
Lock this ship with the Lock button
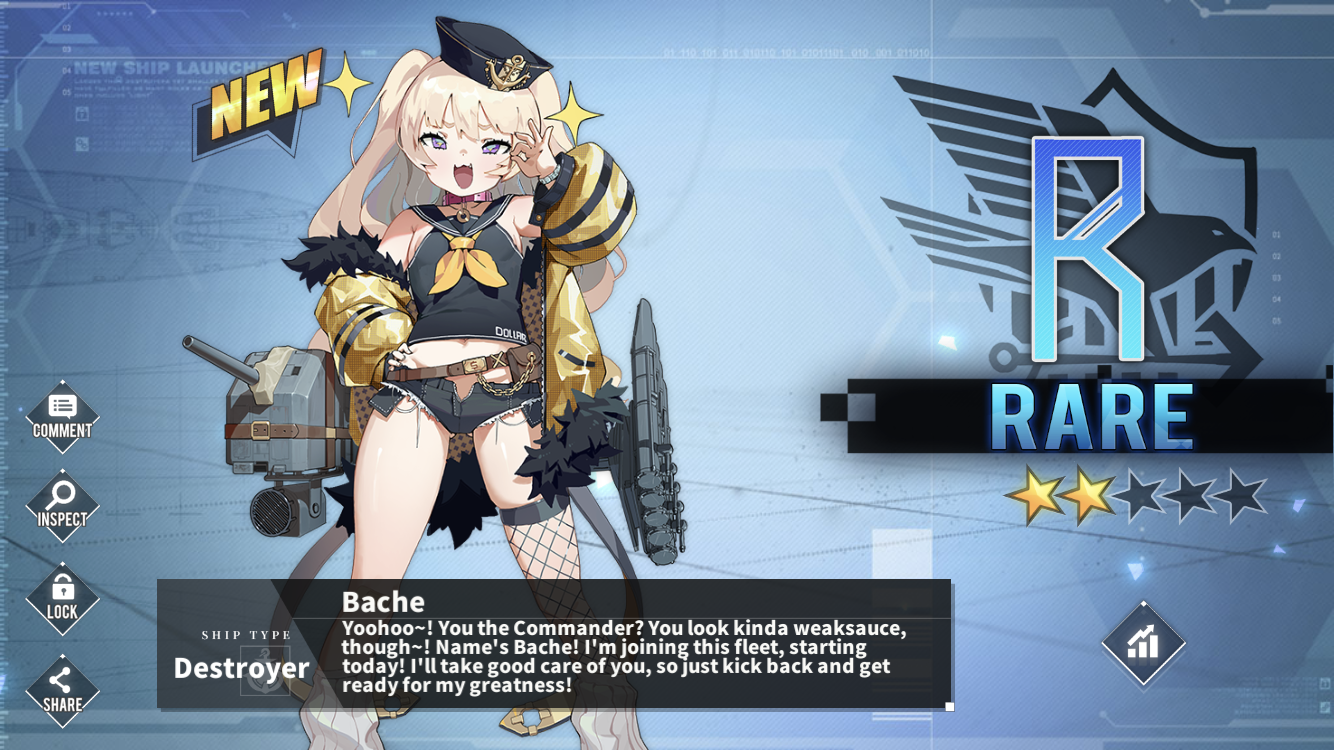point(62,598)
